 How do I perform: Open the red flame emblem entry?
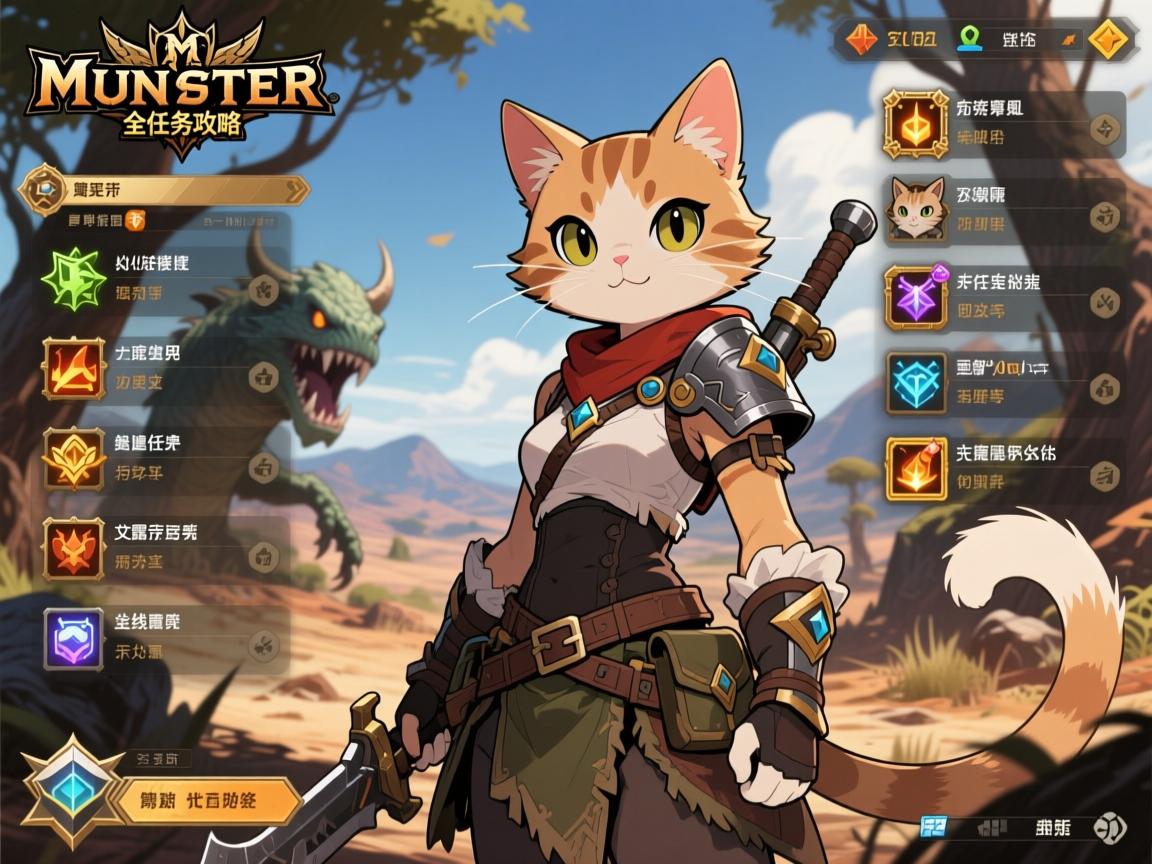pyautogui.click(x=74, y=367)
